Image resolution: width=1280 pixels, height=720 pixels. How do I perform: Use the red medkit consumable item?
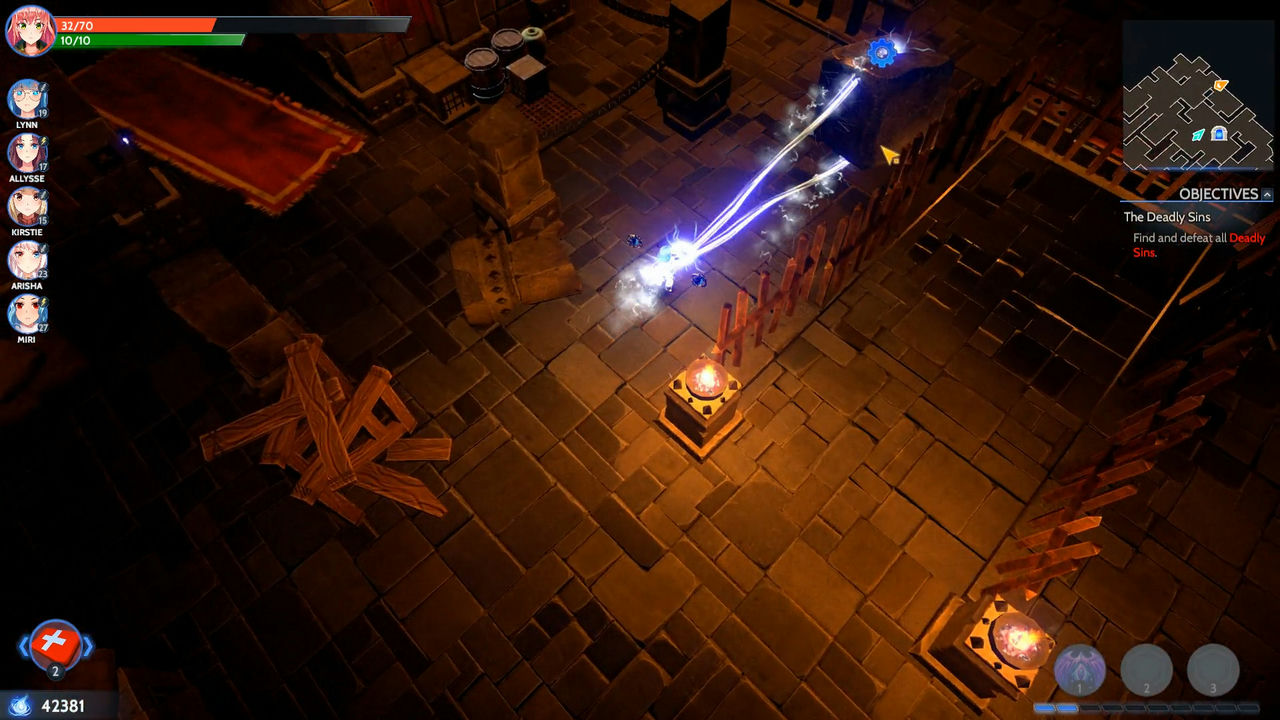57,644
